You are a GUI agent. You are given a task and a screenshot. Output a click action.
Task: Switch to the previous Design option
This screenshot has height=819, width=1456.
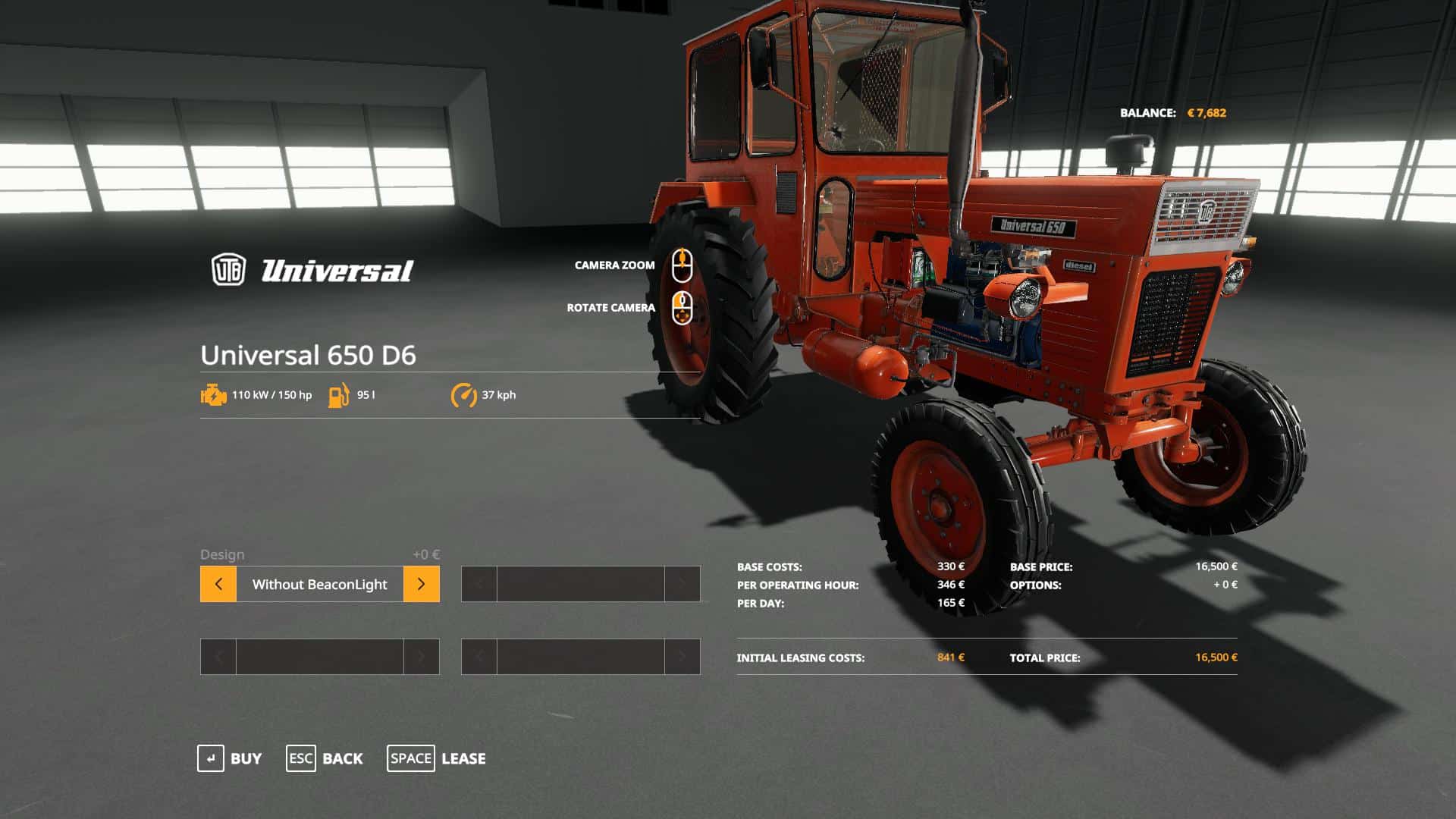[x=218, y=584]
